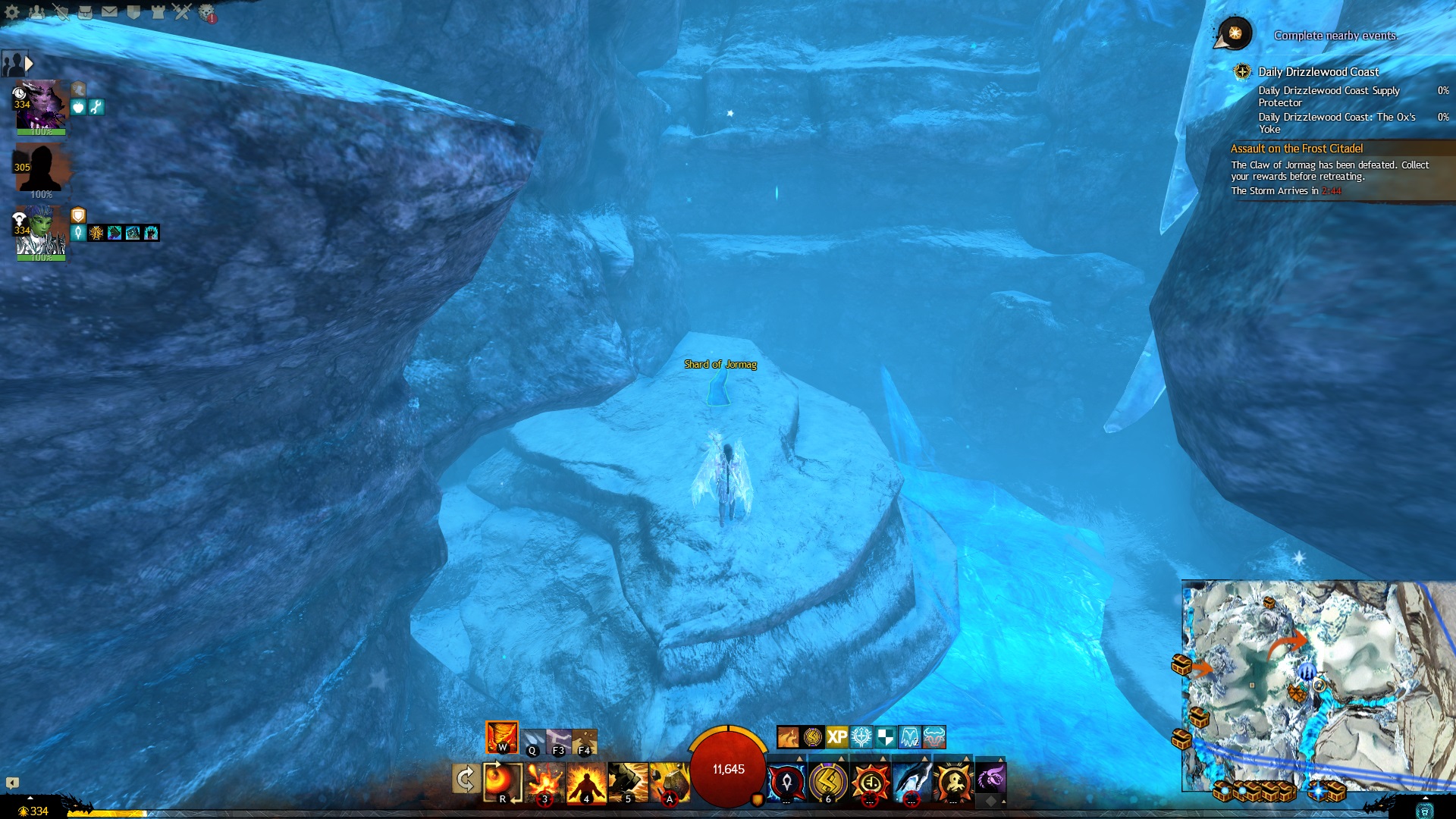
Task: Open the mail envelope
Action: [109, 12]
